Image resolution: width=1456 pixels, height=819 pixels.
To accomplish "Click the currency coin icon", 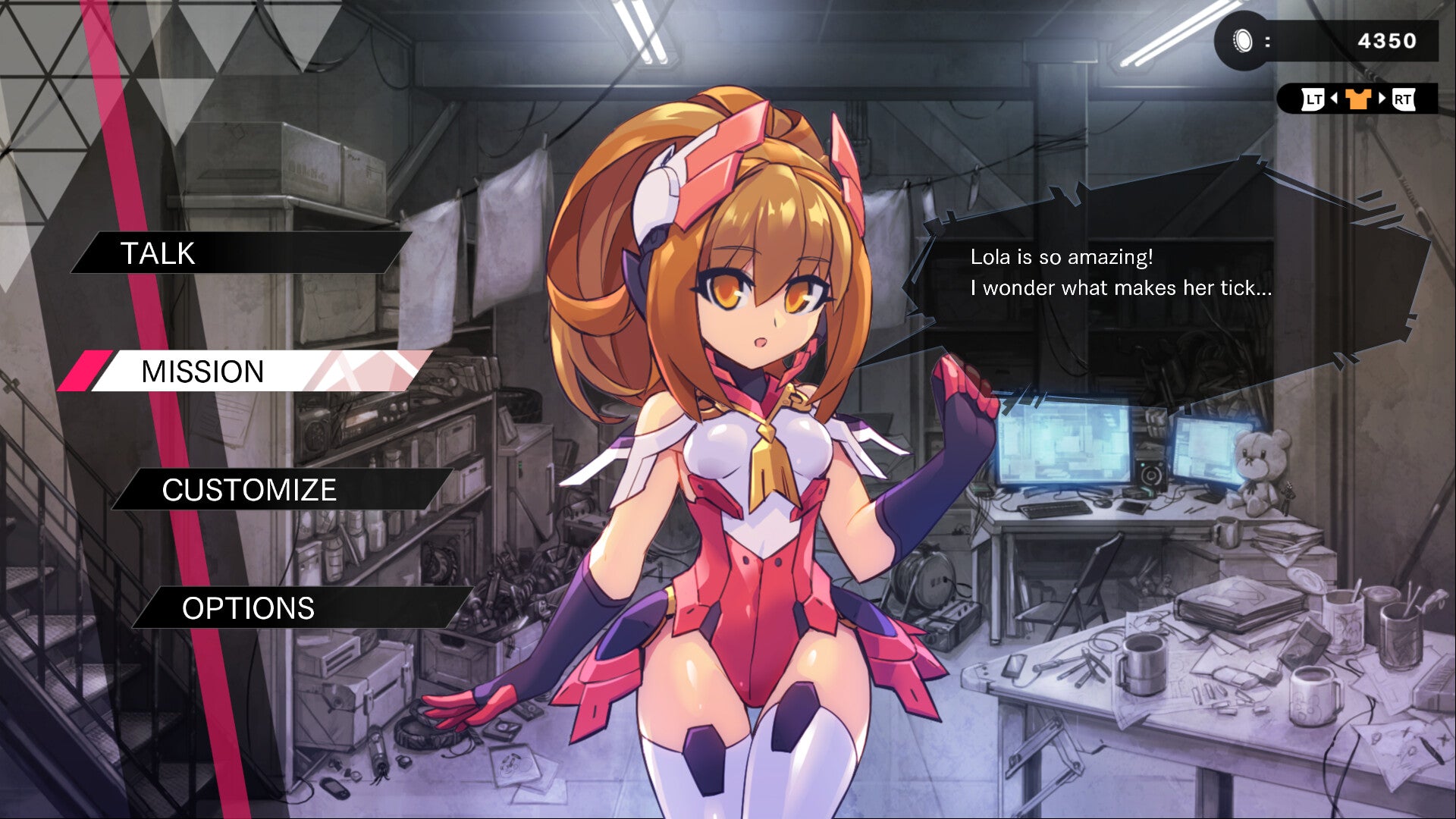I will (x=1241, y=40).
